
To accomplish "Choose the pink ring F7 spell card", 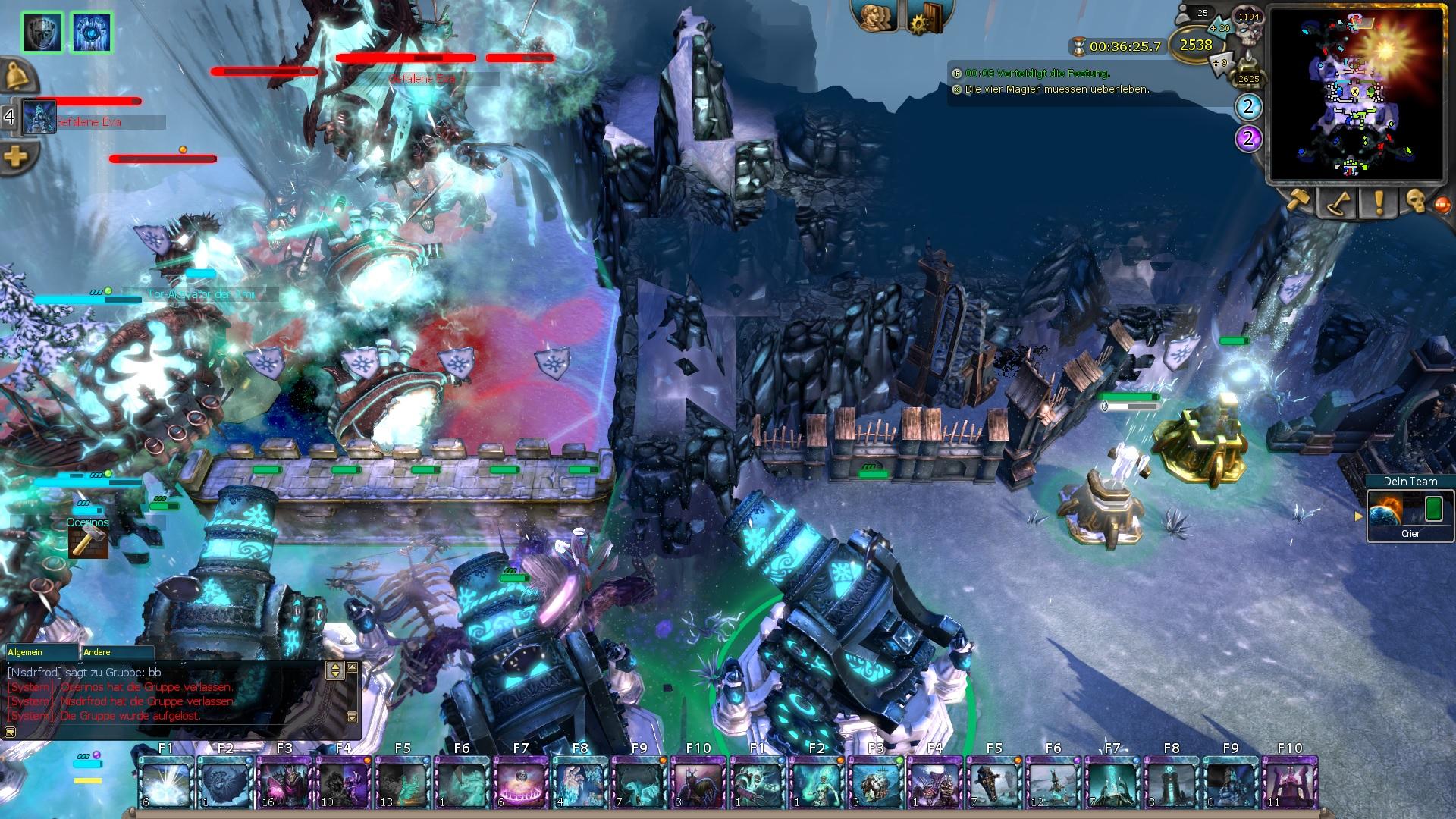I will [520, 782].
